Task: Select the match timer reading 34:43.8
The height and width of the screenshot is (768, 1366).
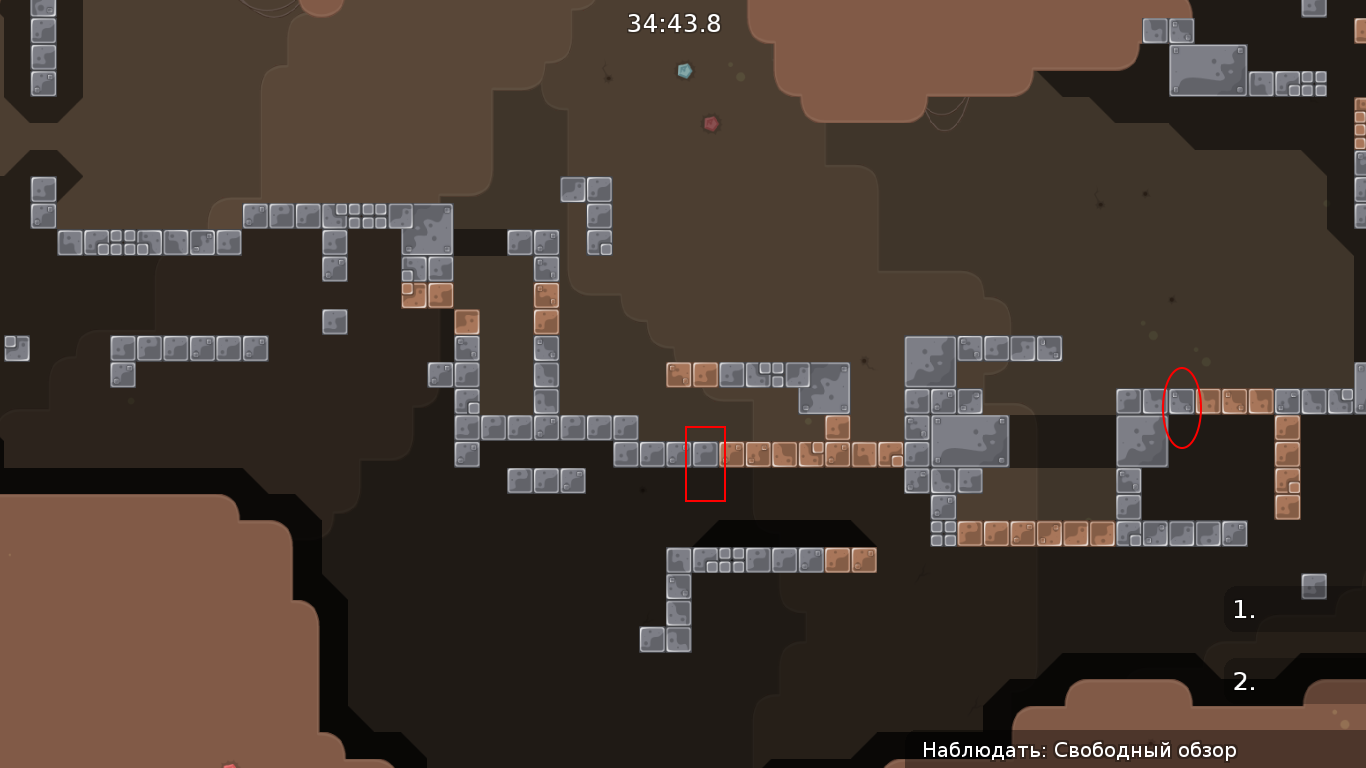Action: coord(673,24)
